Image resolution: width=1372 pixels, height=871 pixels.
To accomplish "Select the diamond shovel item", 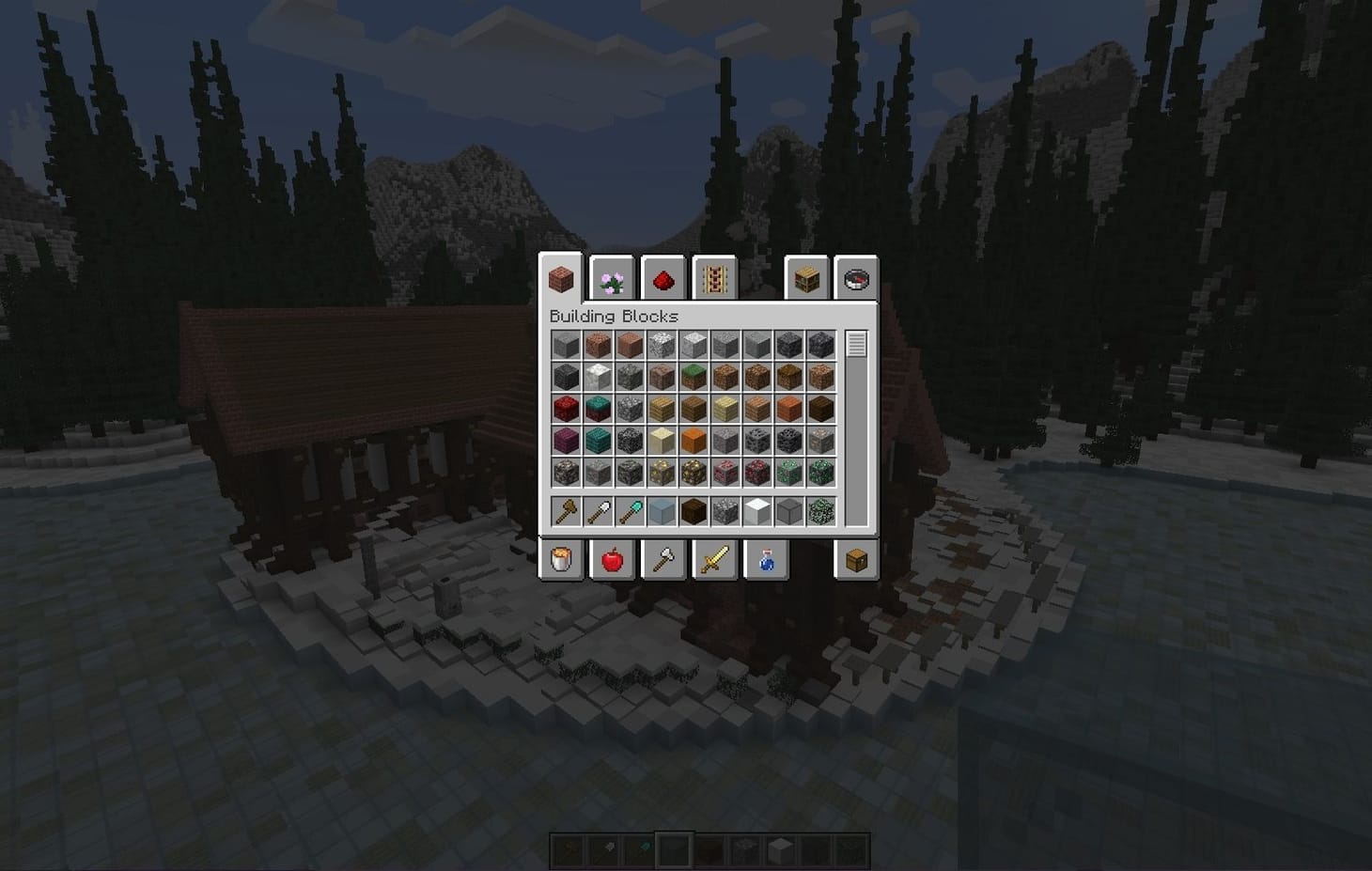I will (x=630, y=510).
